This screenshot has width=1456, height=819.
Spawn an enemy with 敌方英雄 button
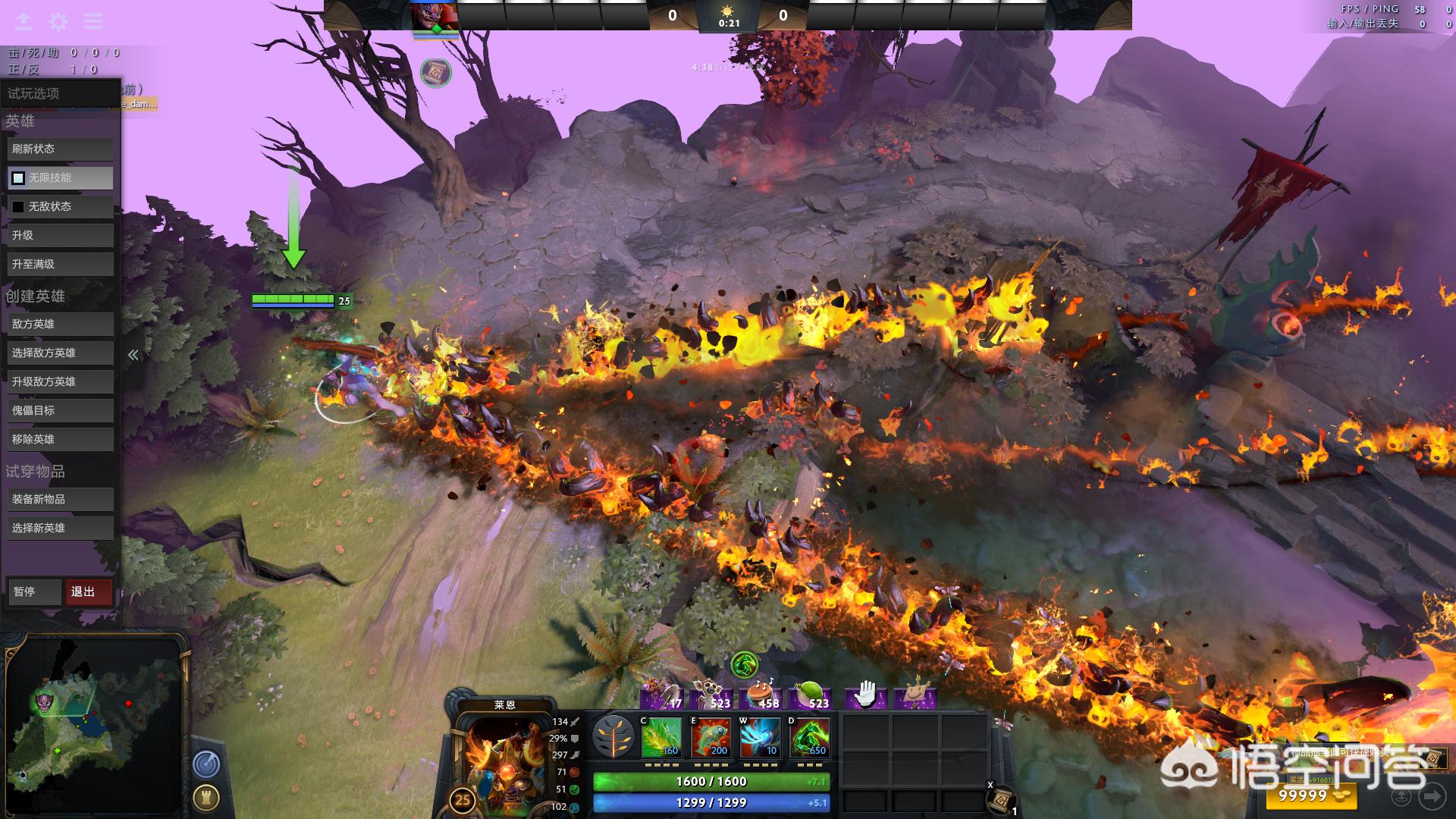click(60, 325)
